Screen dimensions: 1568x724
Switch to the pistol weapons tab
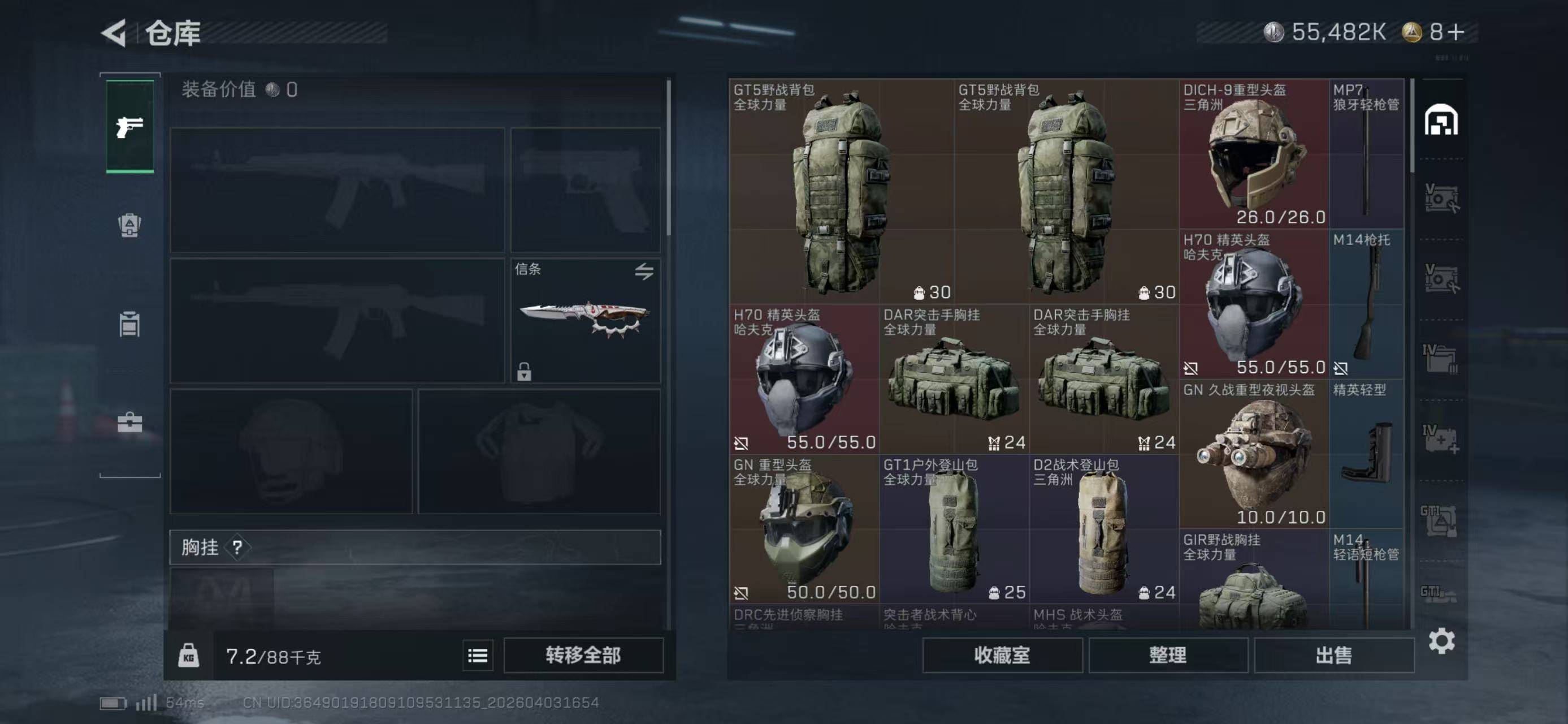point(129,127)
